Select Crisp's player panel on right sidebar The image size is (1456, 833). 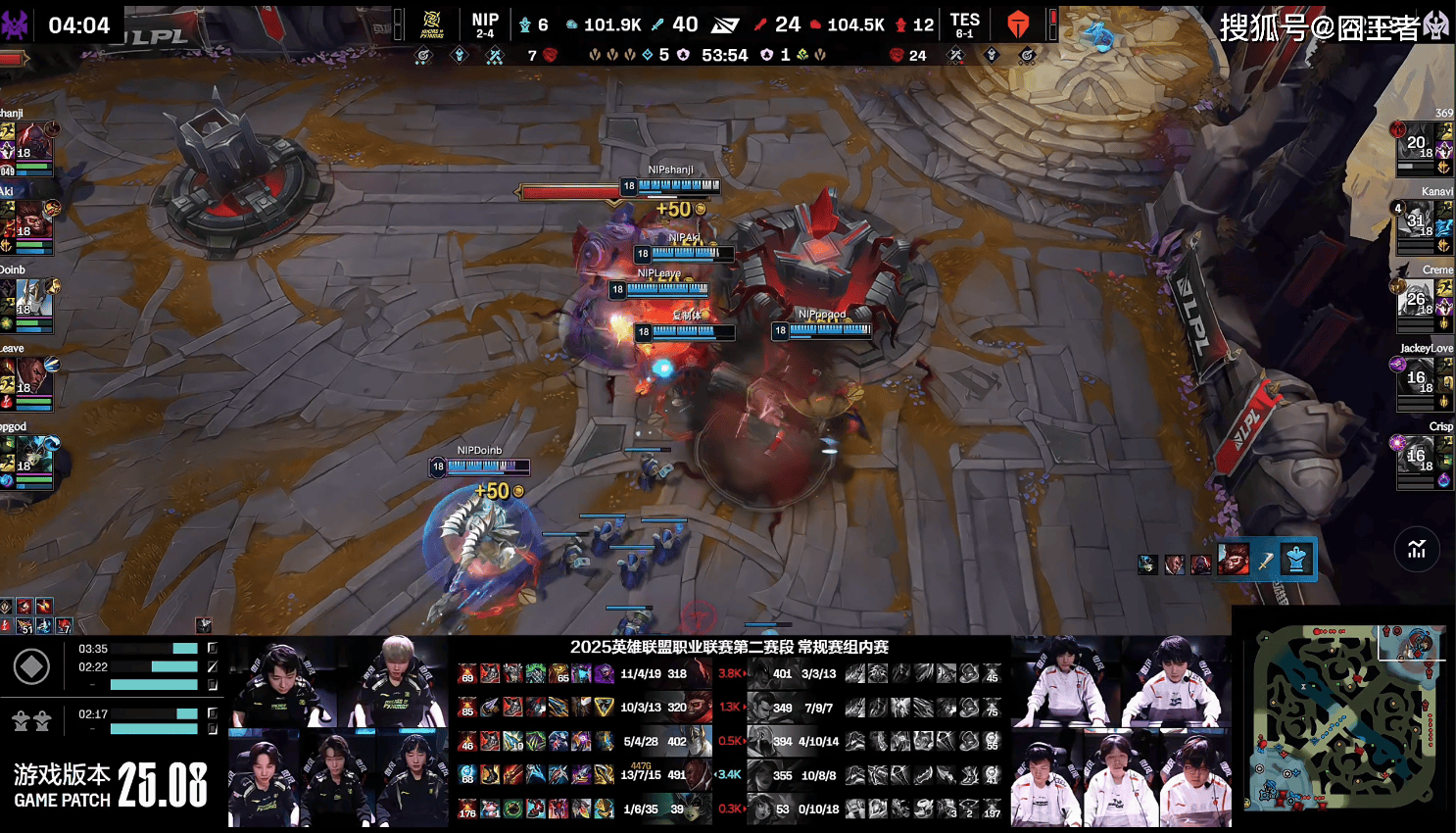(x=1424, y=459)
